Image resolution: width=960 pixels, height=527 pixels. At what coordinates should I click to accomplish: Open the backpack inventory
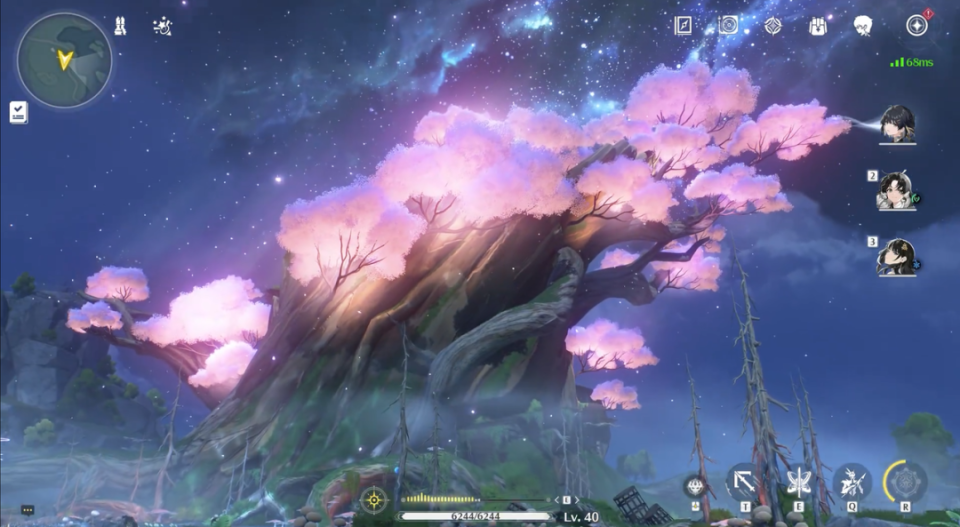(x=817, y=26)
